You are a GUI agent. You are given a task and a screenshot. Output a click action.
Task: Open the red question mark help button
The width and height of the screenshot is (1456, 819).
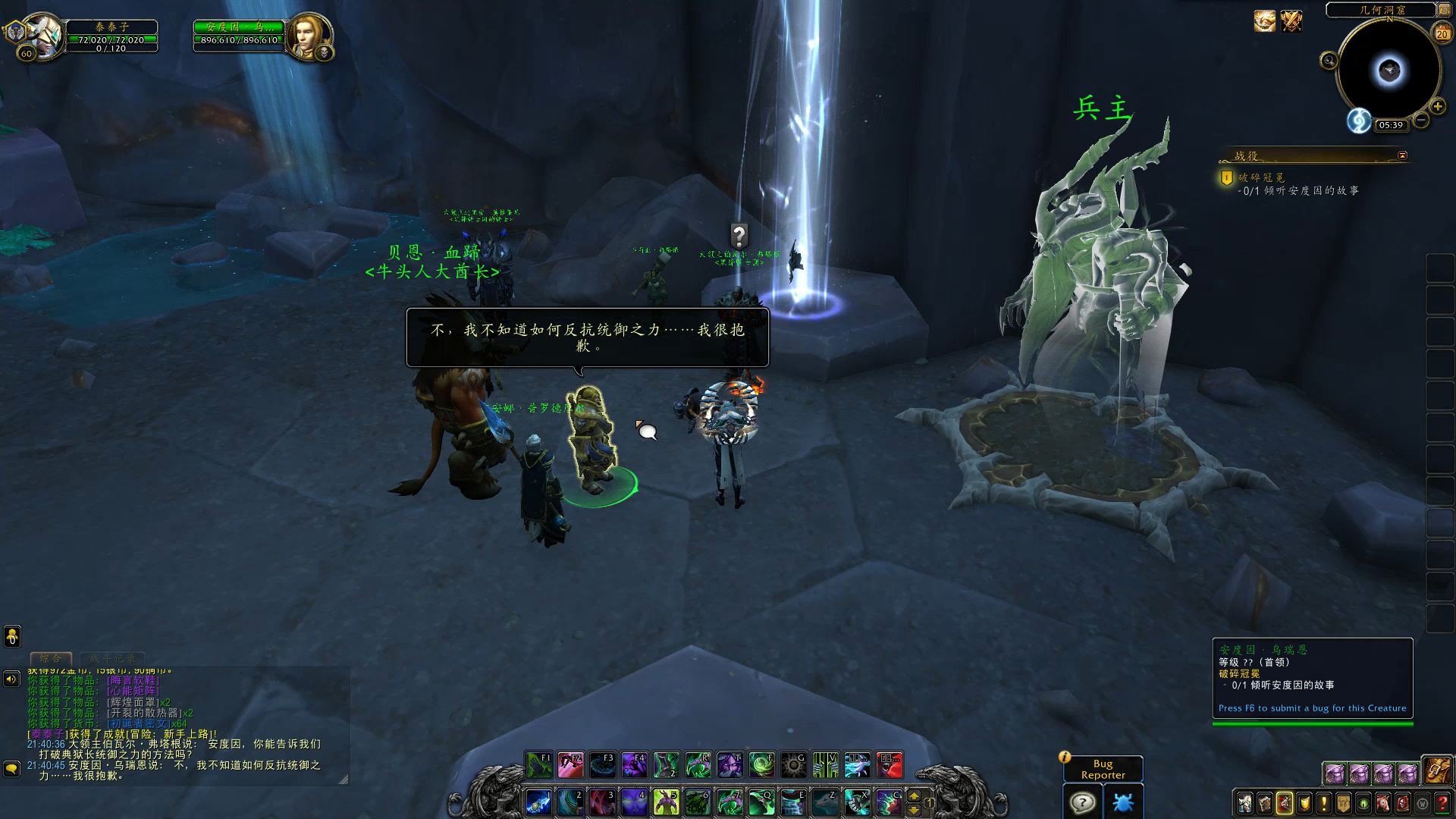coord(1442,803)
